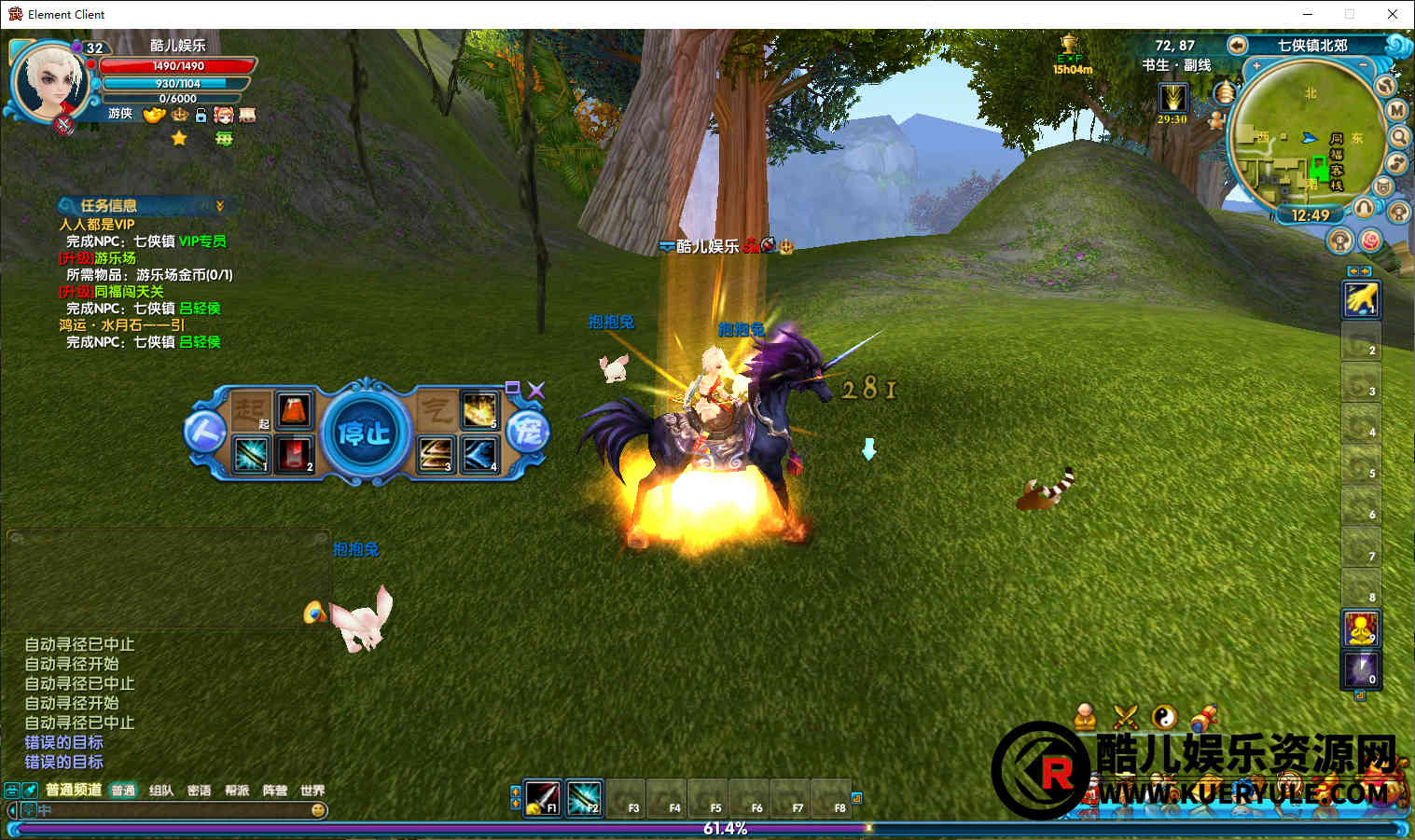This screenshot has width=1415, height=840.
Task: Open the chat emoji picker
Action: [x=318, y=810]
